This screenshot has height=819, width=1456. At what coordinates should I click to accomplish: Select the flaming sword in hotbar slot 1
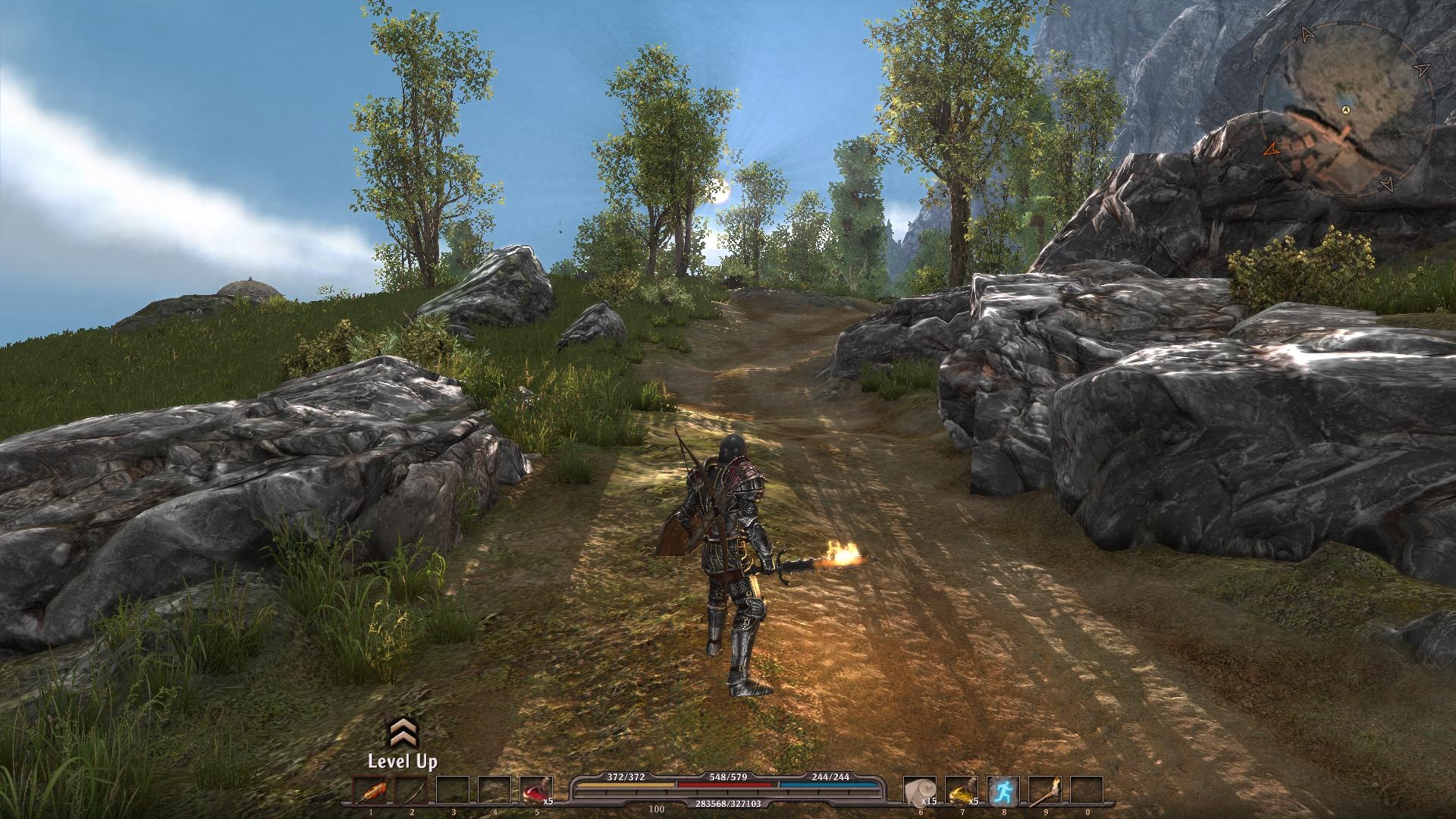(370, 792)
